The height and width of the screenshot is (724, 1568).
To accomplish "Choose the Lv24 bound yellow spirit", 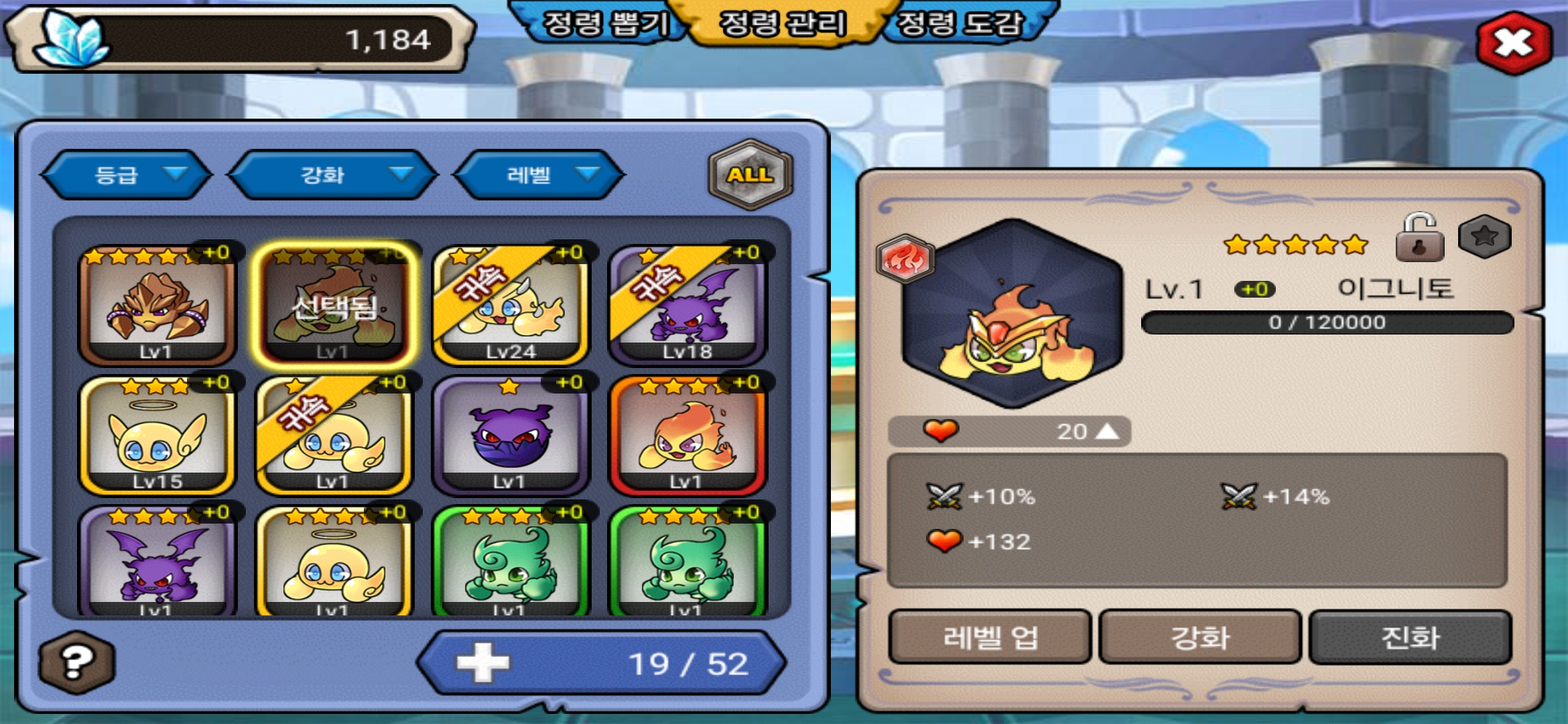I will (511, 305).
